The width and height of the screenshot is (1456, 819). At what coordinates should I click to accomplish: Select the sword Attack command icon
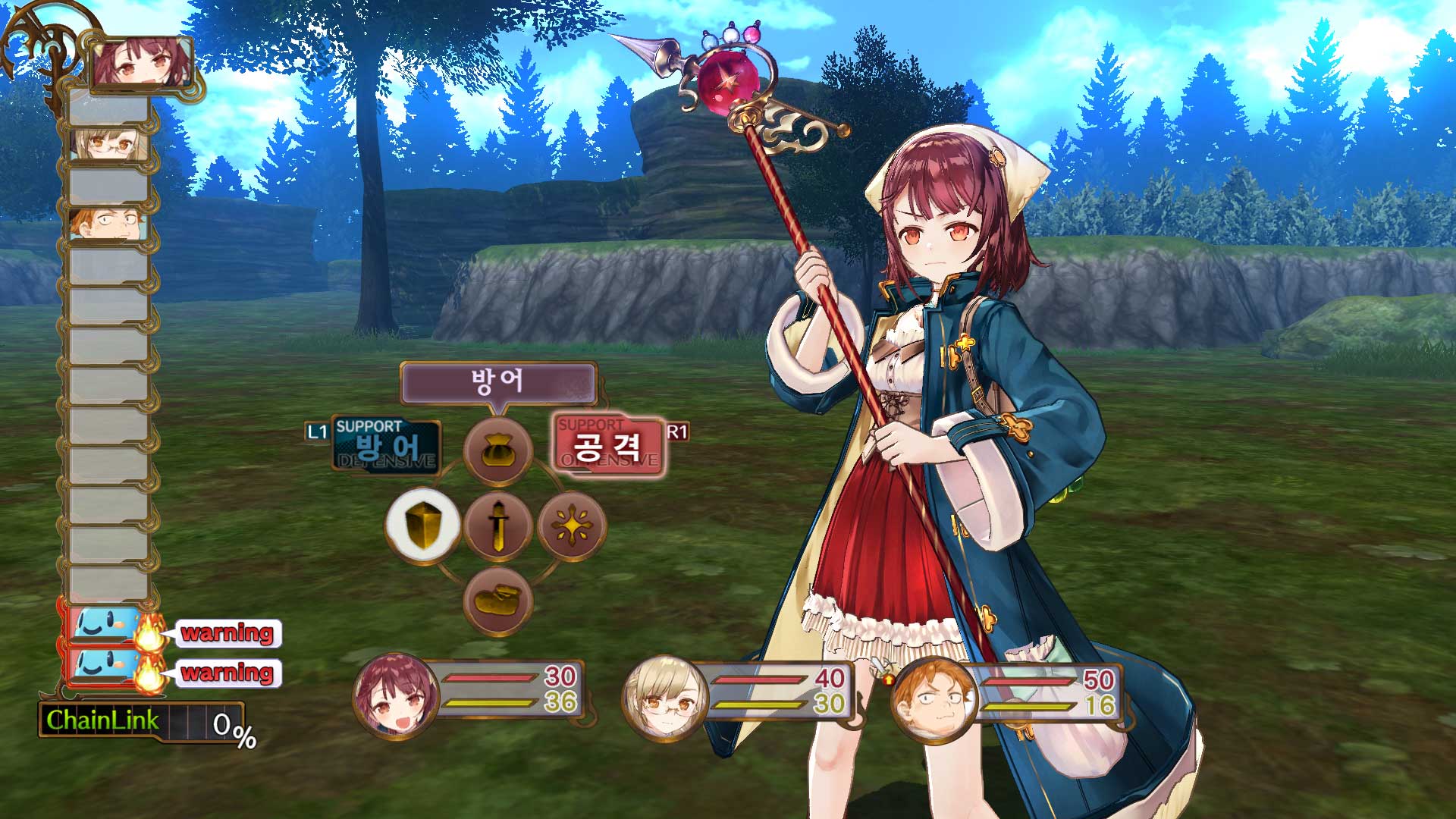(497, 525)
